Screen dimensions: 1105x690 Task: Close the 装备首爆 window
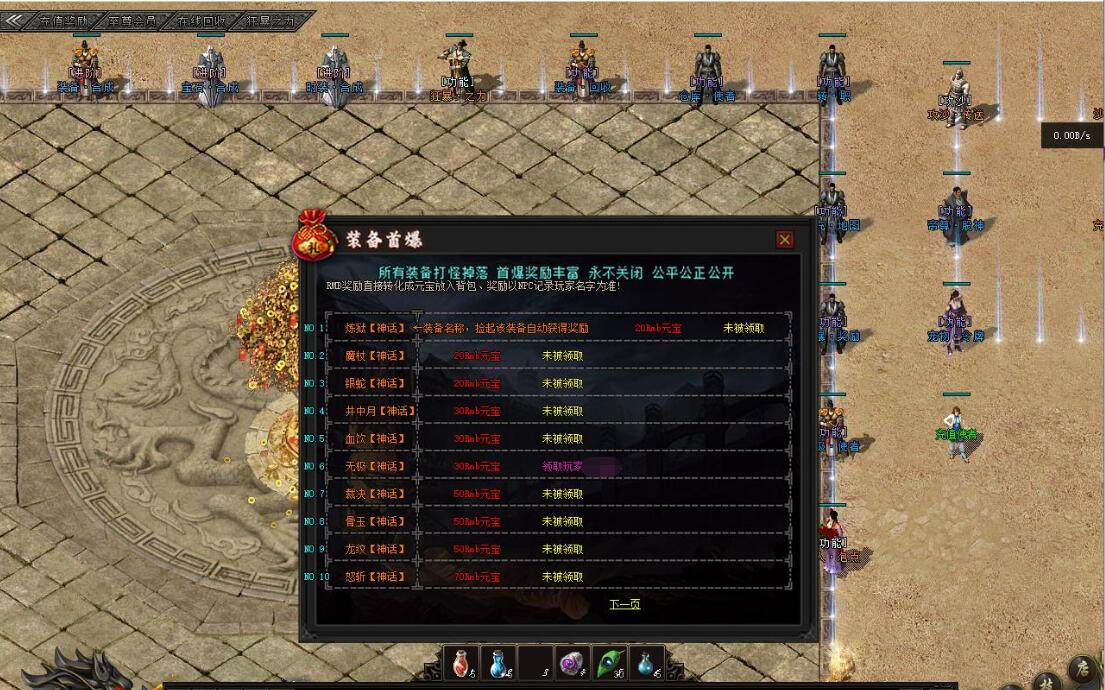(x=785, y=239)
